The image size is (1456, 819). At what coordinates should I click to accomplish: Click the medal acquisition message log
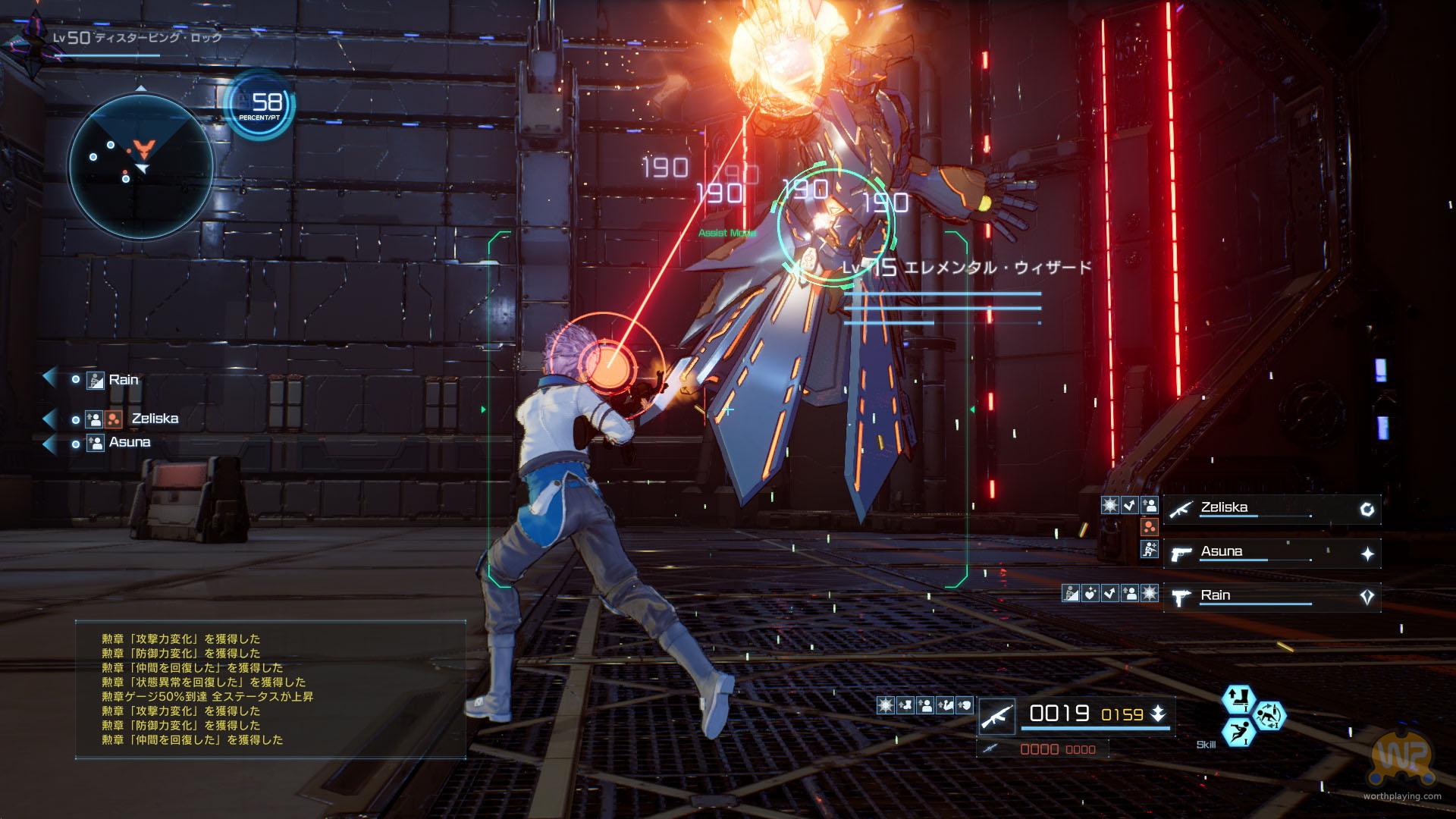click(270, 689)
